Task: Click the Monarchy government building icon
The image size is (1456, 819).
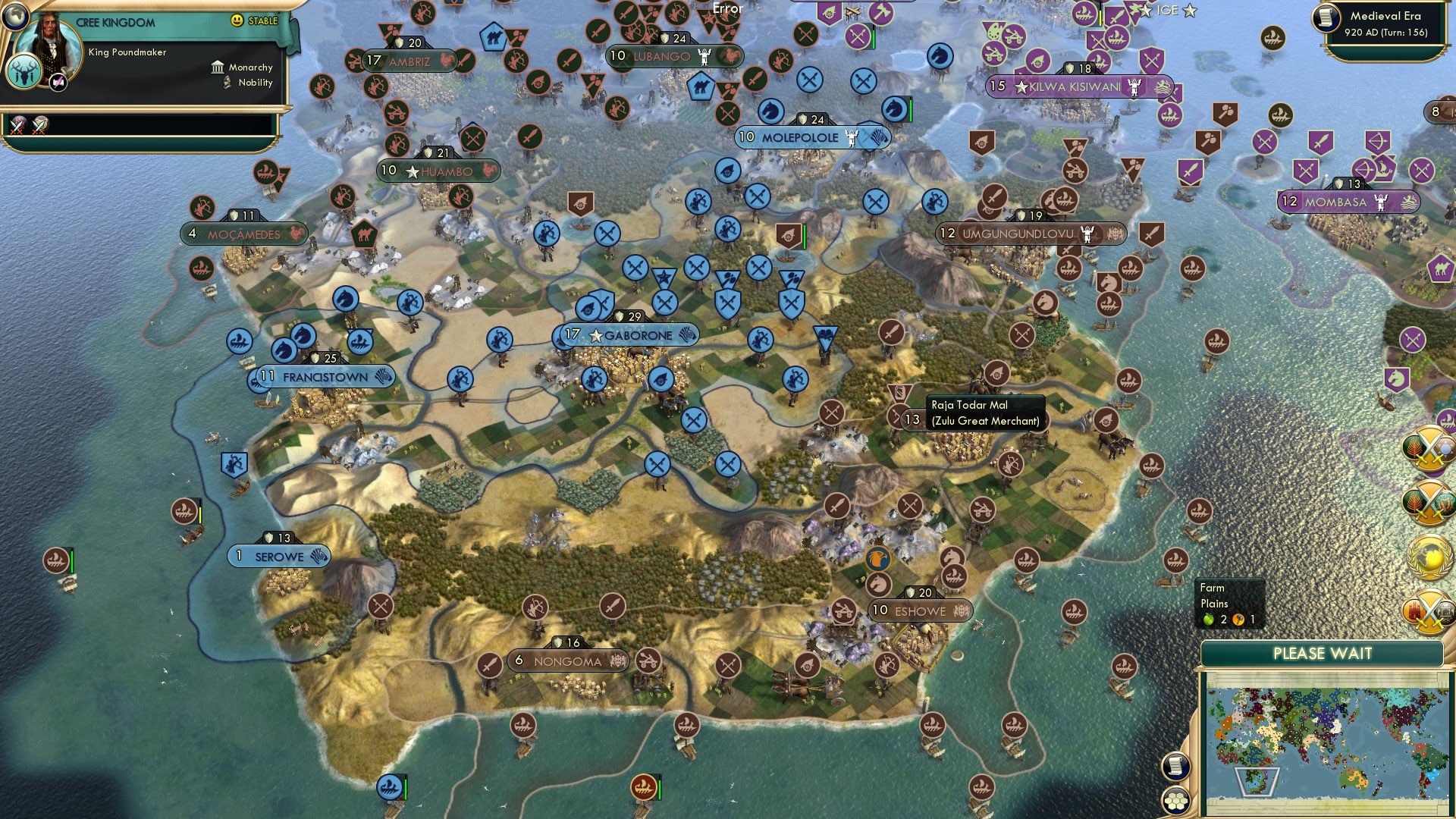Action: click(x=216, y=67)
